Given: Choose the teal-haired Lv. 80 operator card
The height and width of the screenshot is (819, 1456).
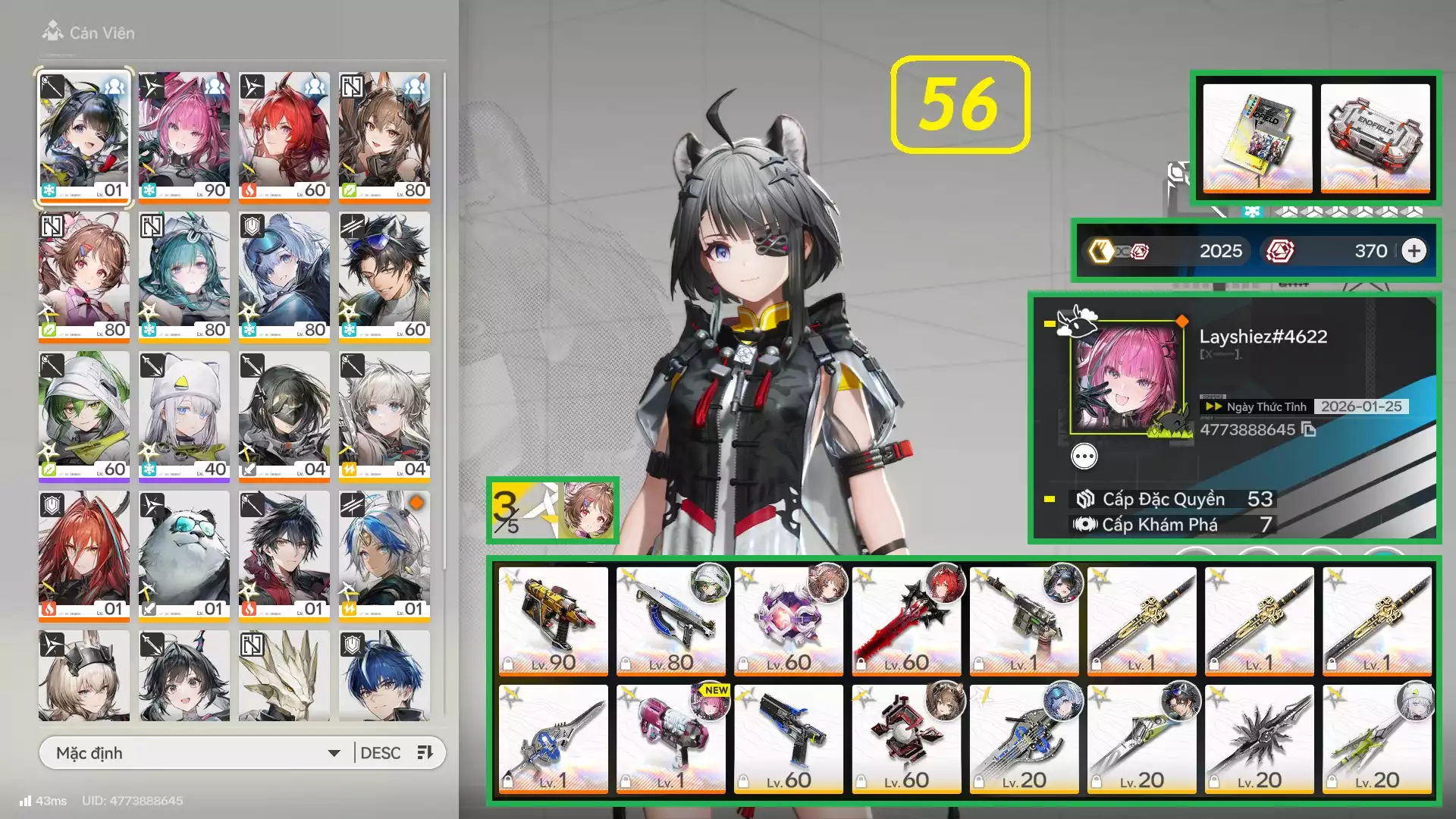Looking at the screenshot, I should pyautogui.click(x=184, y=276).
